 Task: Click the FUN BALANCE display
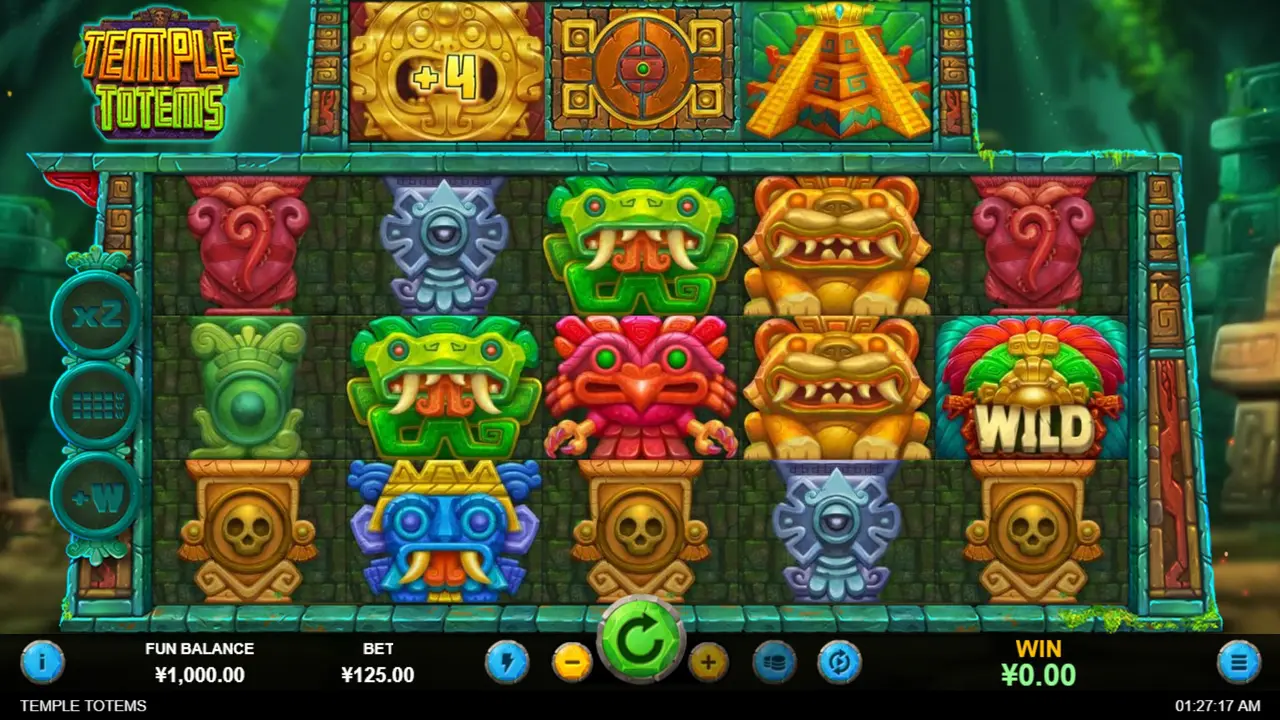tap(200, 662)
